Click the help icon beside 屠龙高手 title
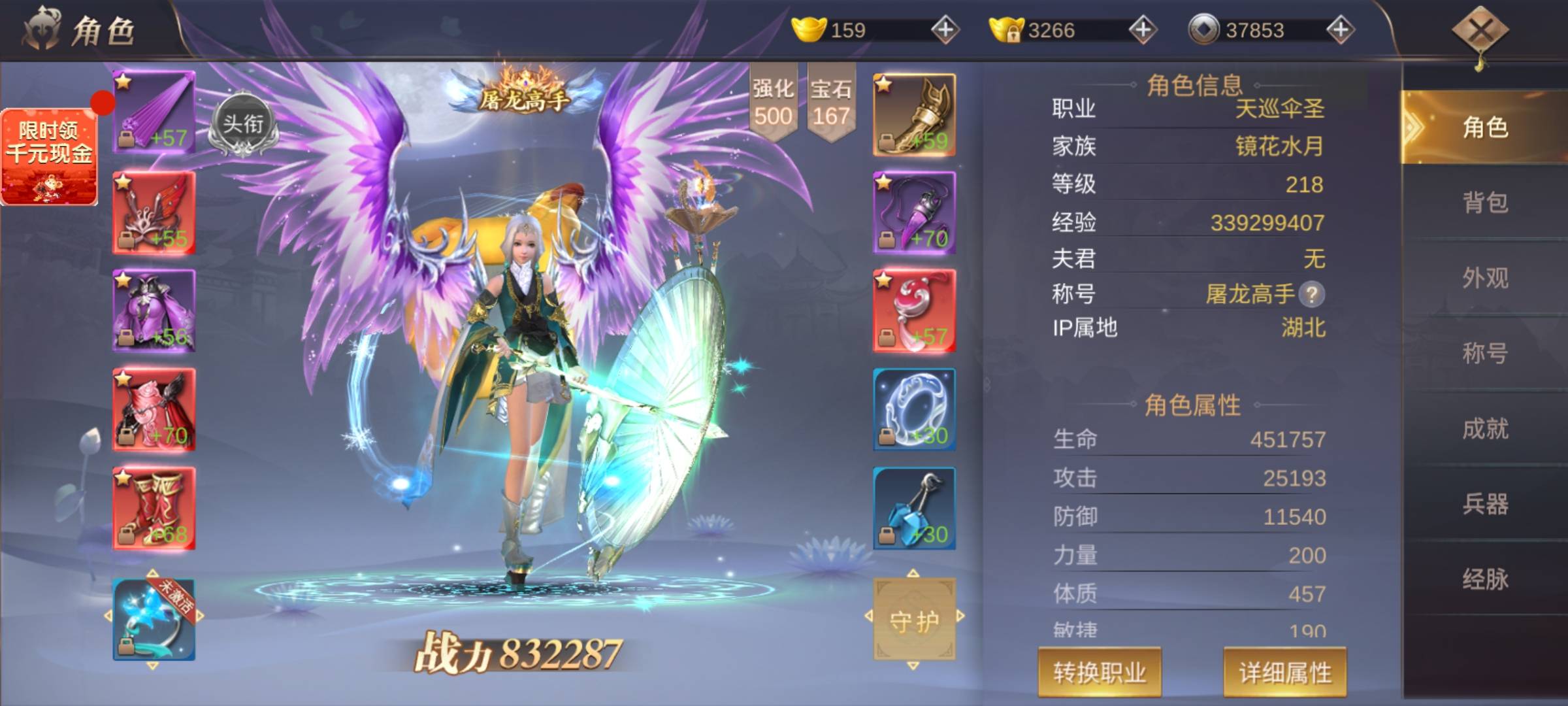The height and width of the screenshot is (706, 1568). 1311,294
